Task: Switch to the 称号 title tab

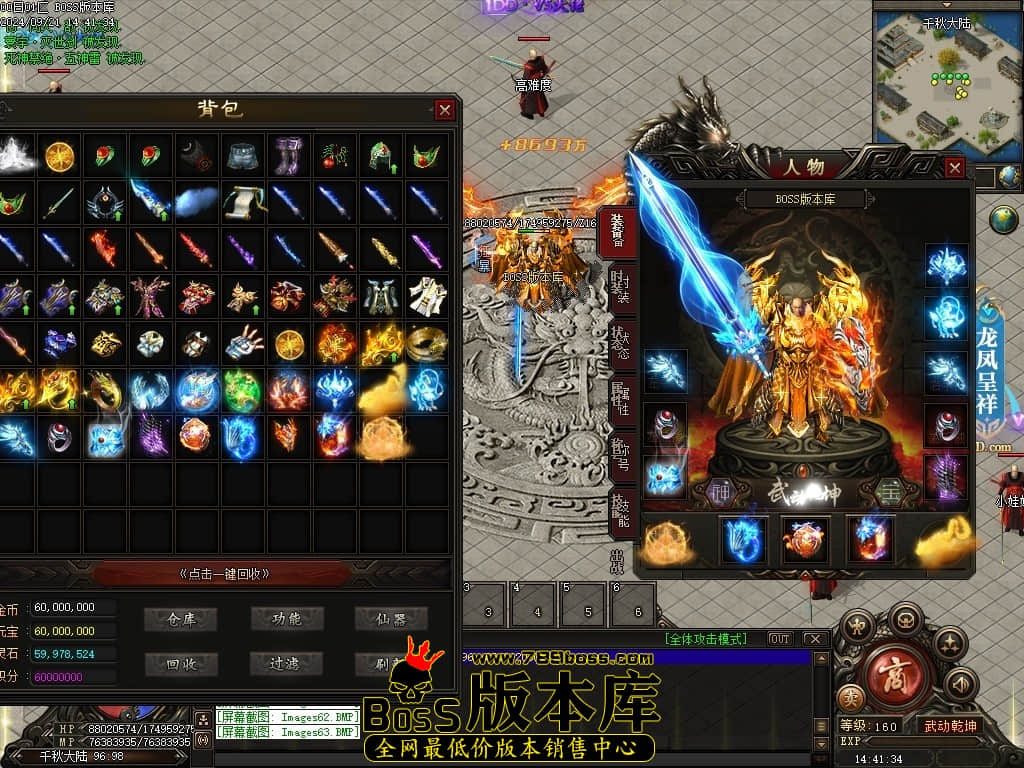Action: click(620, 451)
